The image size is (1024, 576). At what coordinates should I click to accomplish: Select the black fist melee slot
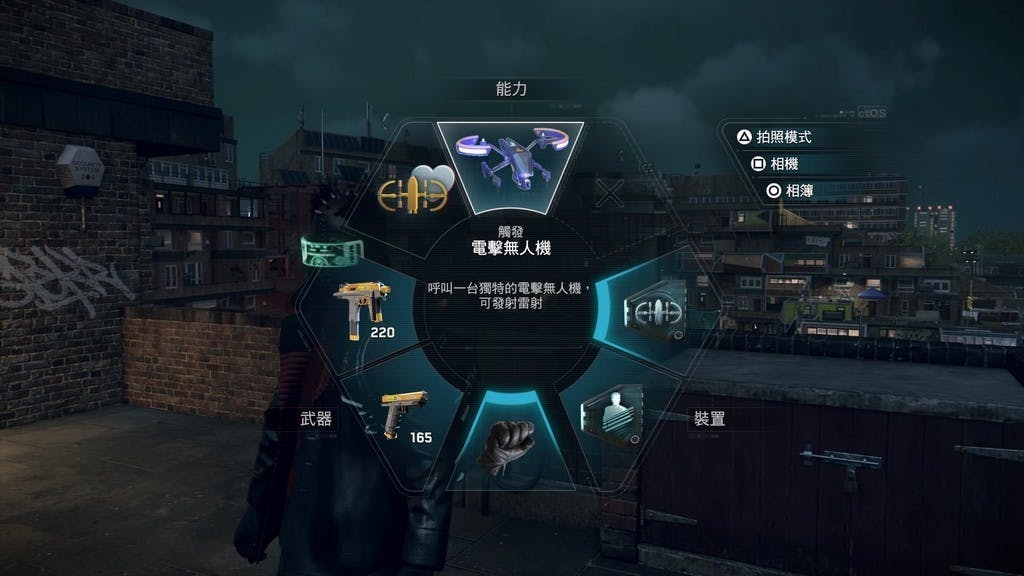(x=510, y=445)
